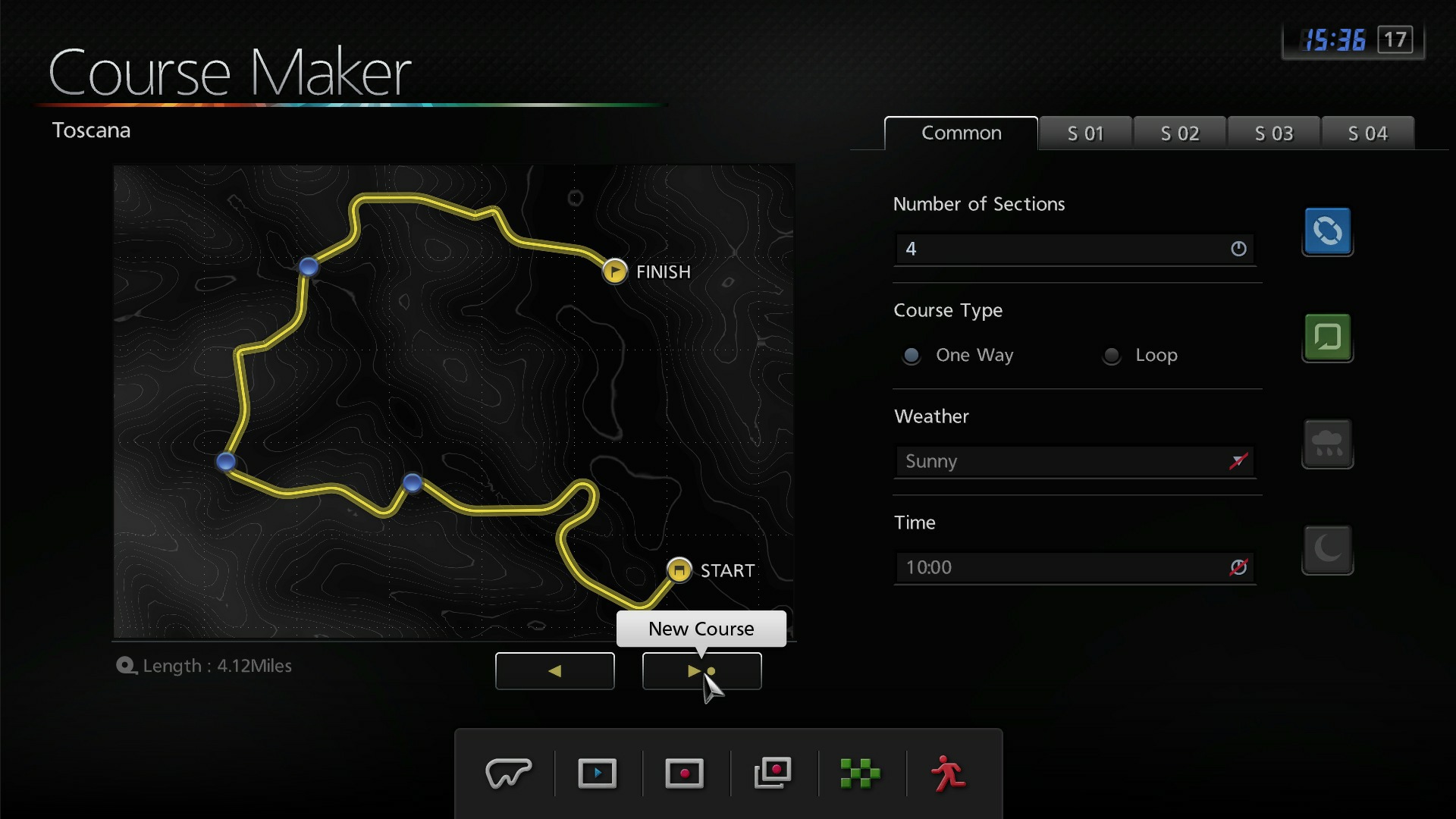
Task: Select the Loop course type option
Action: tap(1112, 356)
